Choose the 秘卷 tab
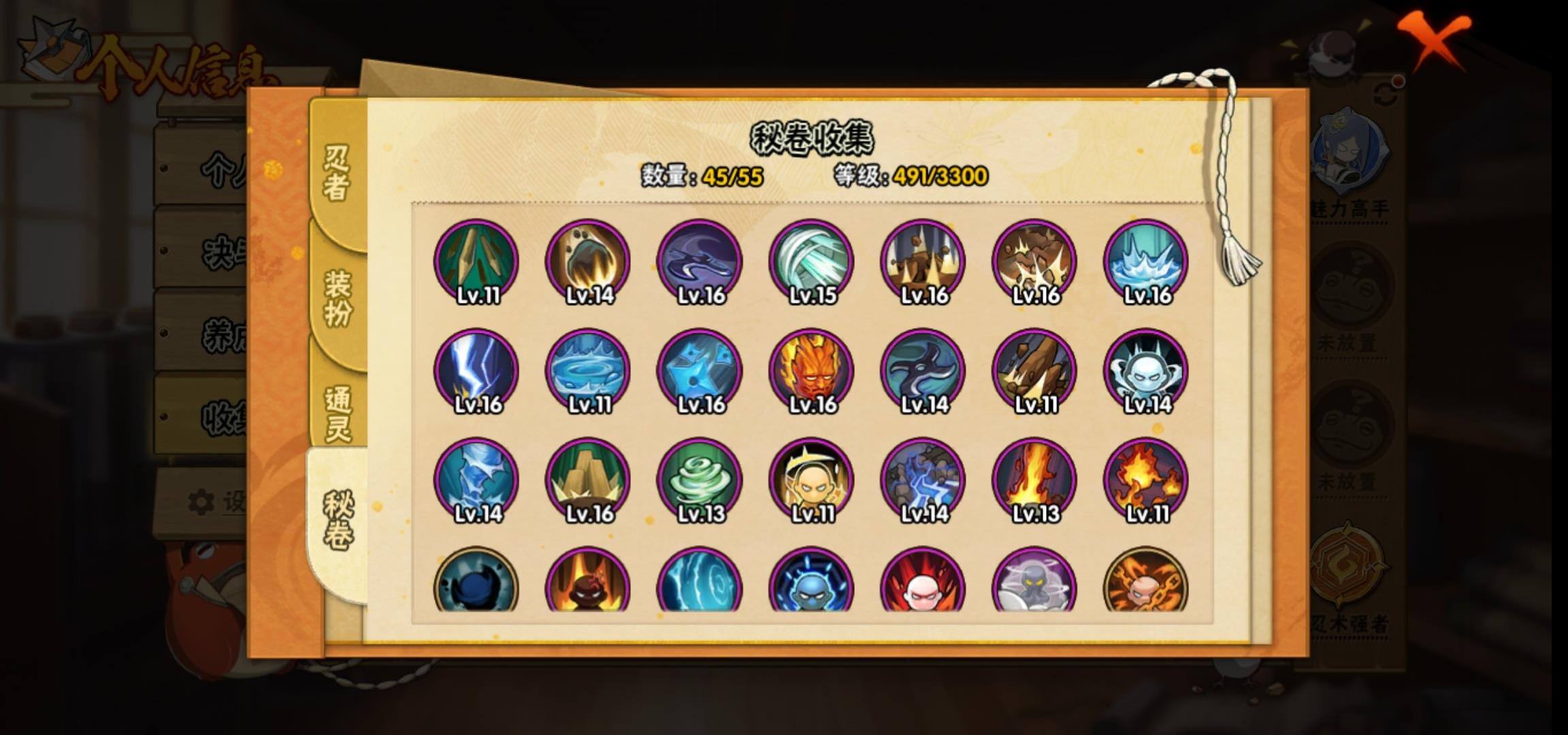Viewport: 1568px width, 735px height. pyautogui.click(x=338, y=521)
